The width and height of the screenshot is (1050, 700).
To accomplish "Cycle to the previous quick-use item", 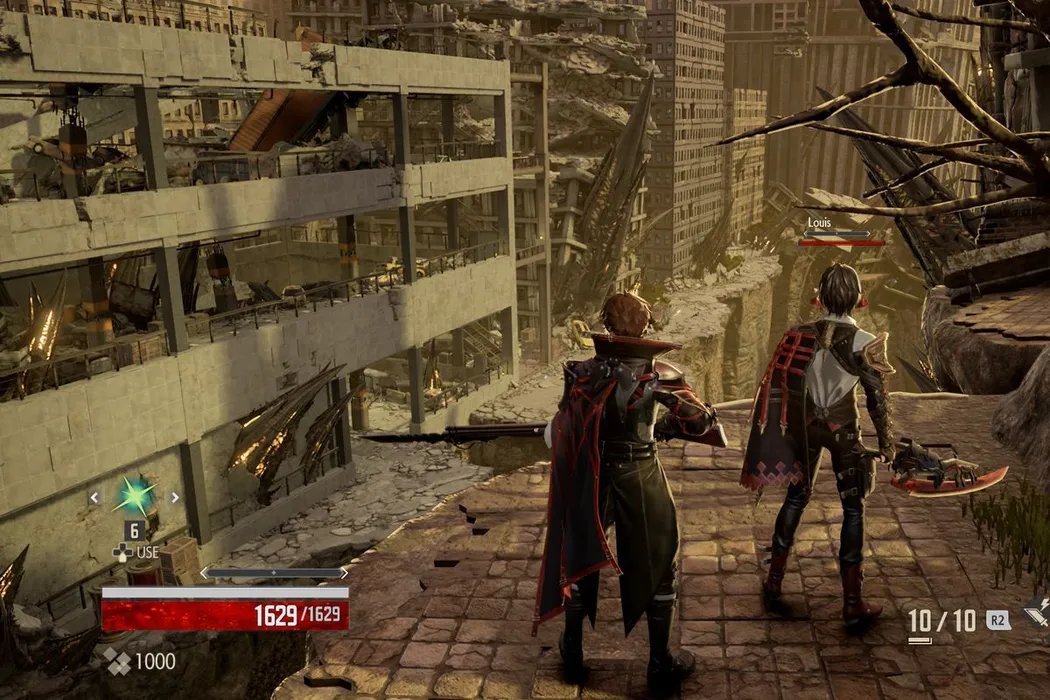I will click(x=95, y=497).
